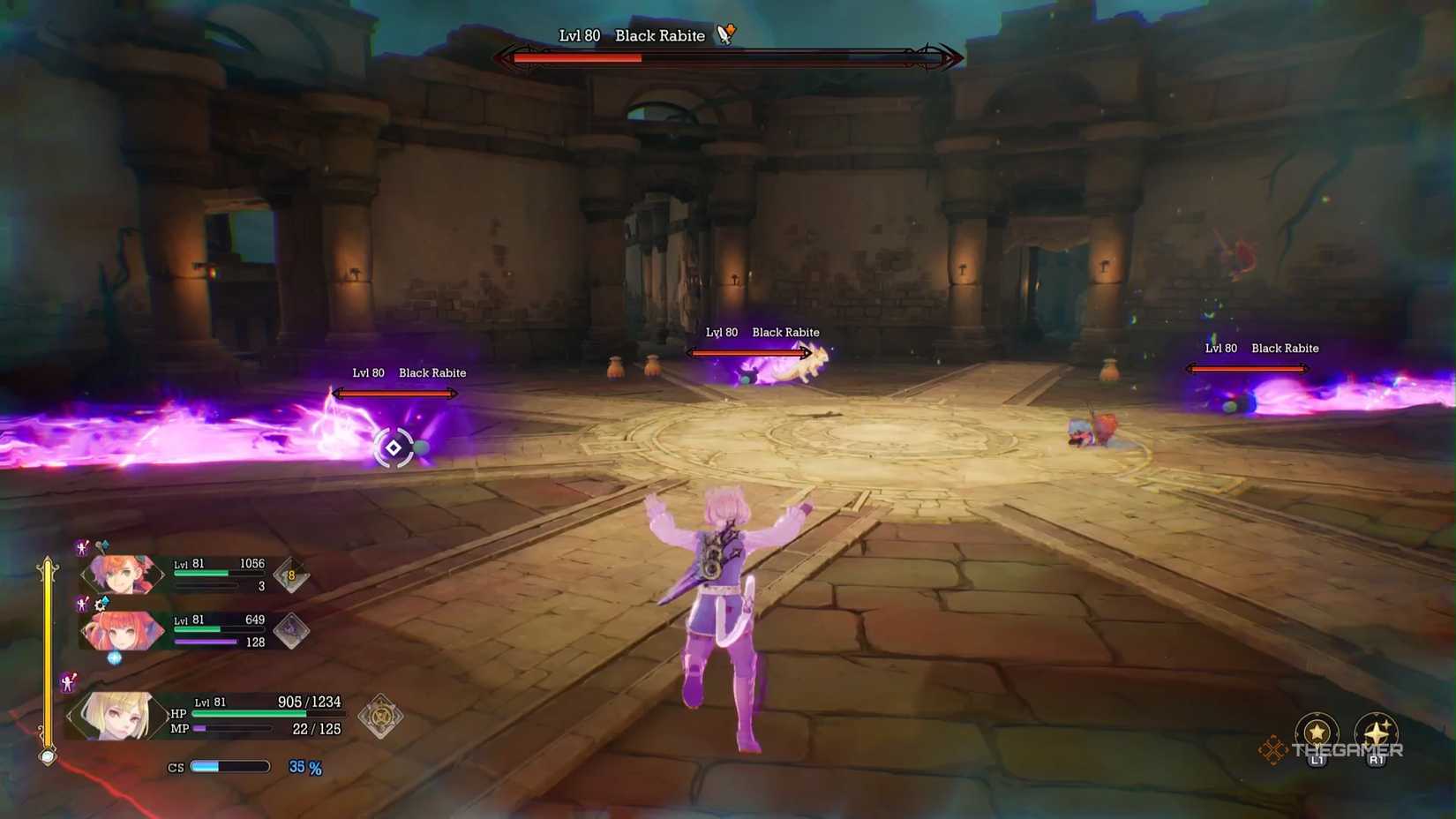Click the 35% label next to the CS gauge
Screen dimensions: 1456x819
click(x=304, y=767)
